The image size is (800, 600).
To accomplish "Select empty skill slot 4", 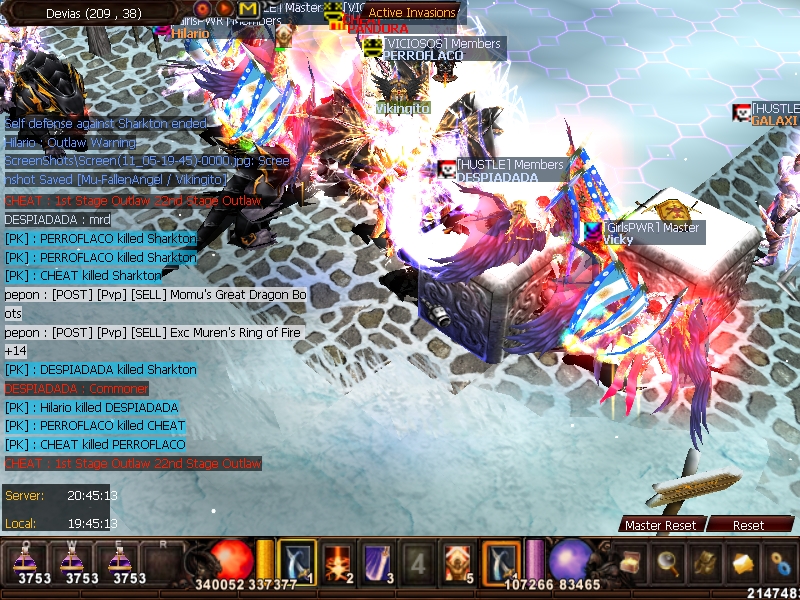I will [418, 561].
